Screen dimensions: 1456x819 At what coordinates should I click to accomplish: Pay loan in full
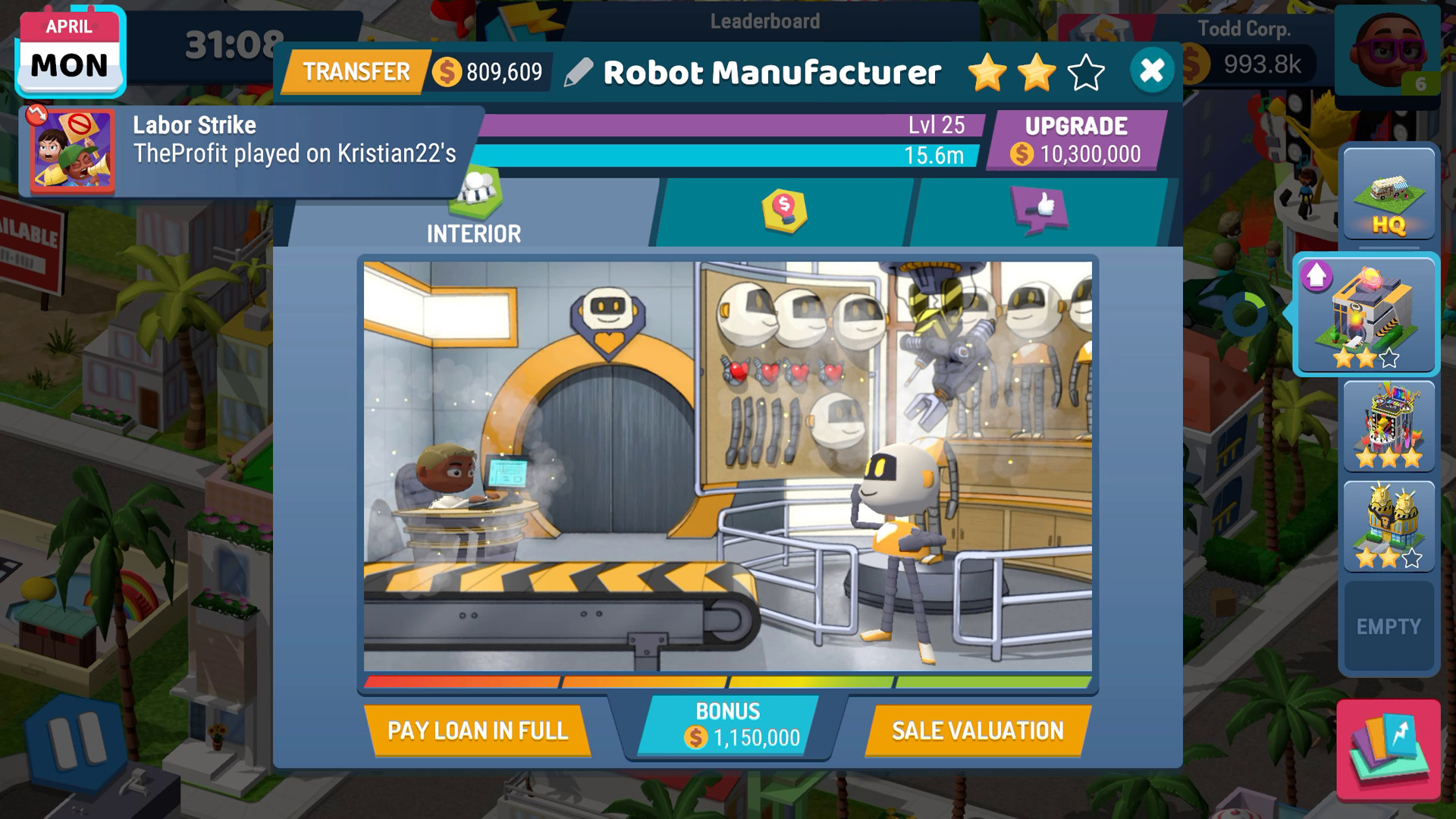tap(479, 730)
